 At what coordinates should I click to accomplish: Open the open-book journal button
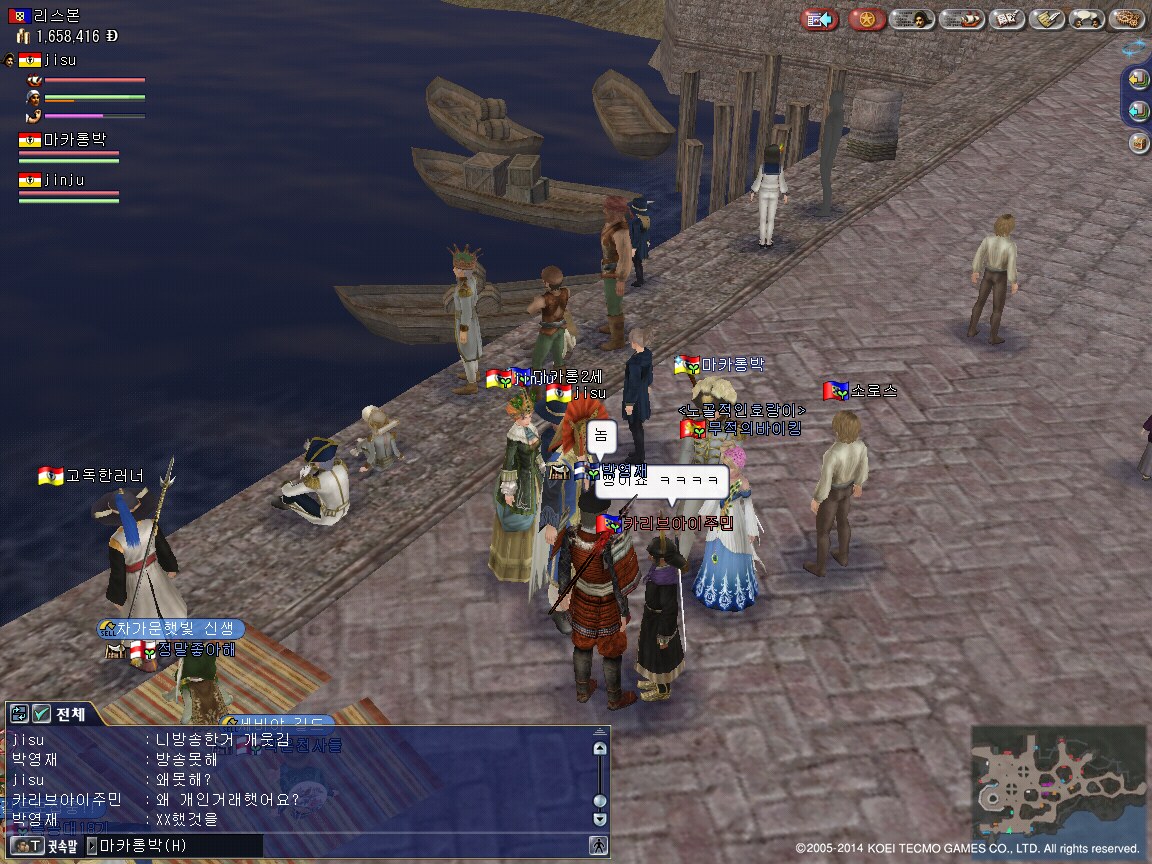point(1004,19)
